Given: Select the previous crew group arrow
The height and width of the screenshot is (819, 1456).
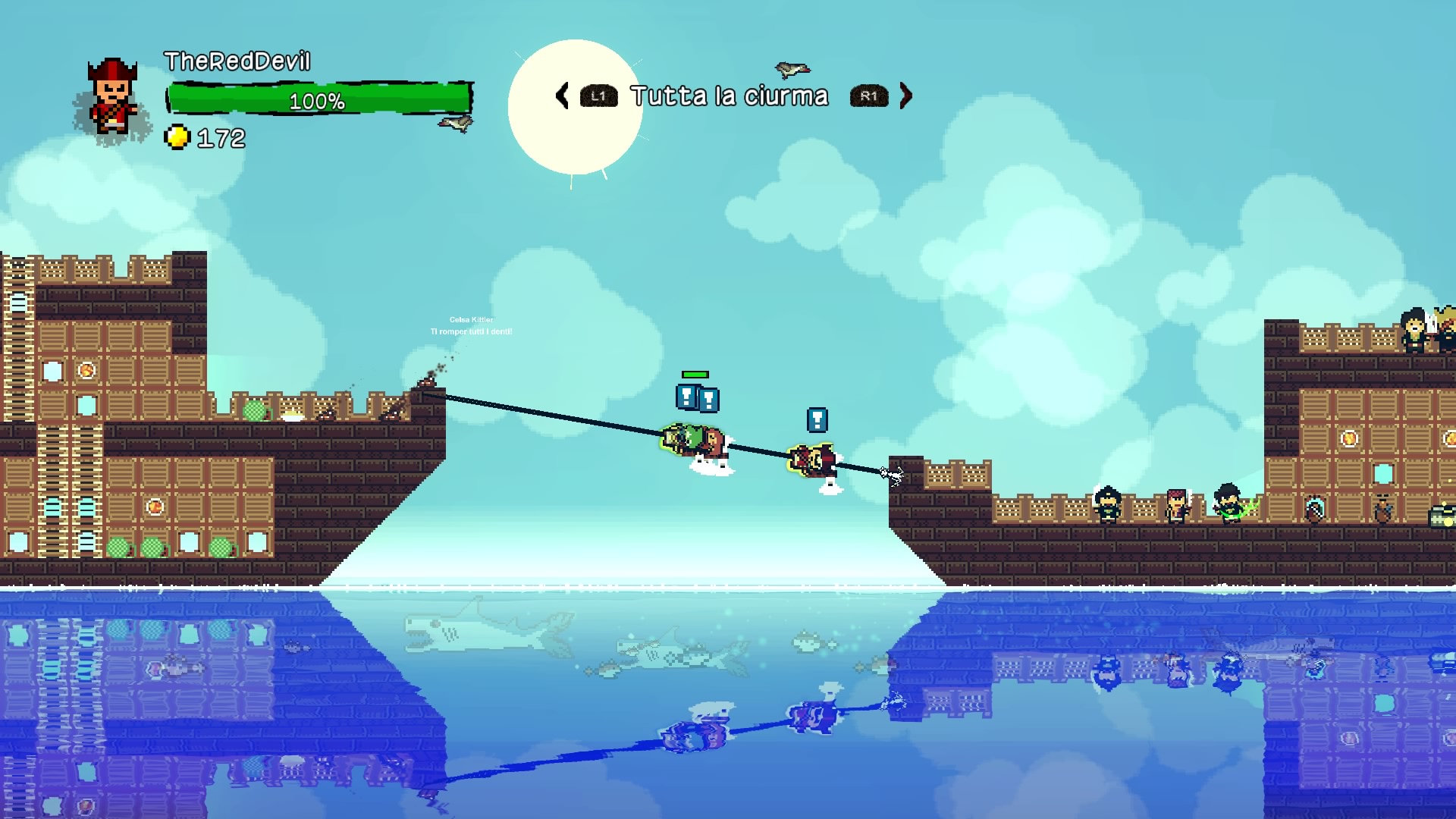Looking at the screenshot, I should coord(563,96).
